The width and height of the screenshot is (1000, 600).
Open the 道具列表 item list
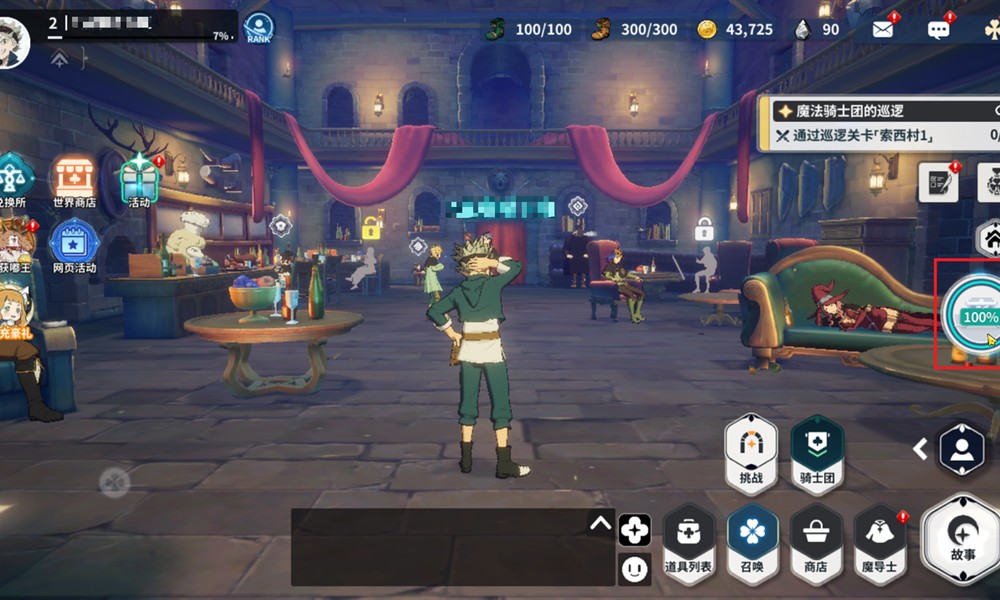[x=689, y=541]
